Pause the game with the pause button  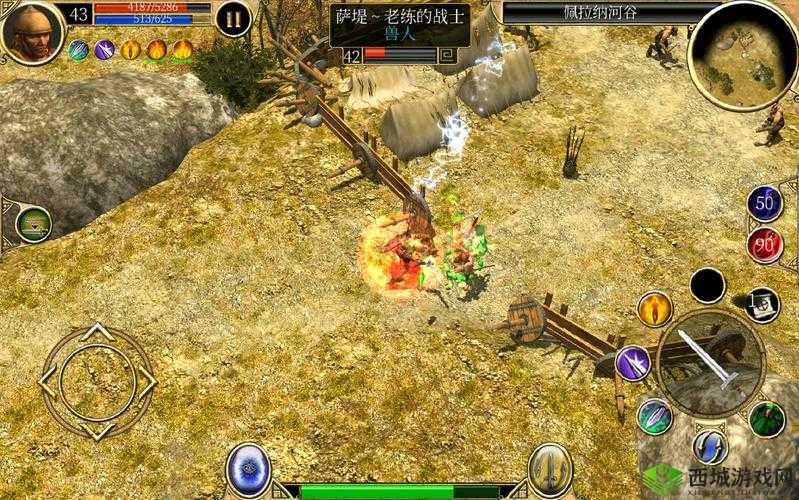pos(233,18)
